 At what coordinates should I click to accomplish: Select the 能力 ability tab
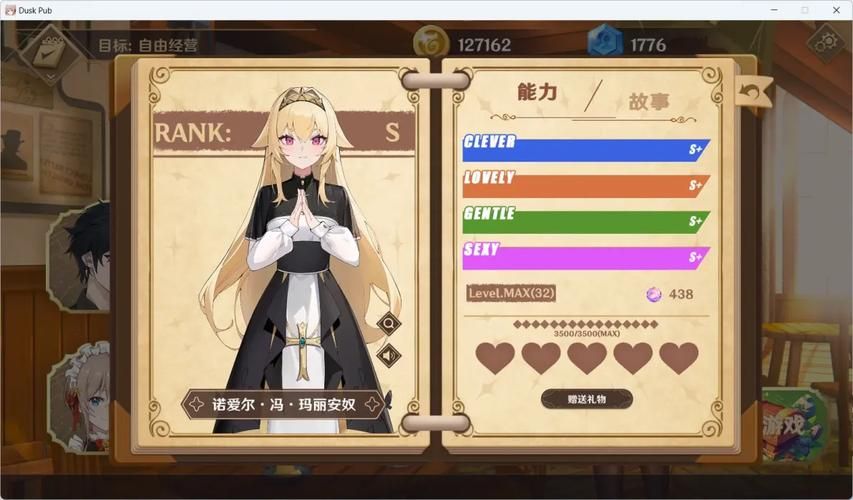pos(537,93)
